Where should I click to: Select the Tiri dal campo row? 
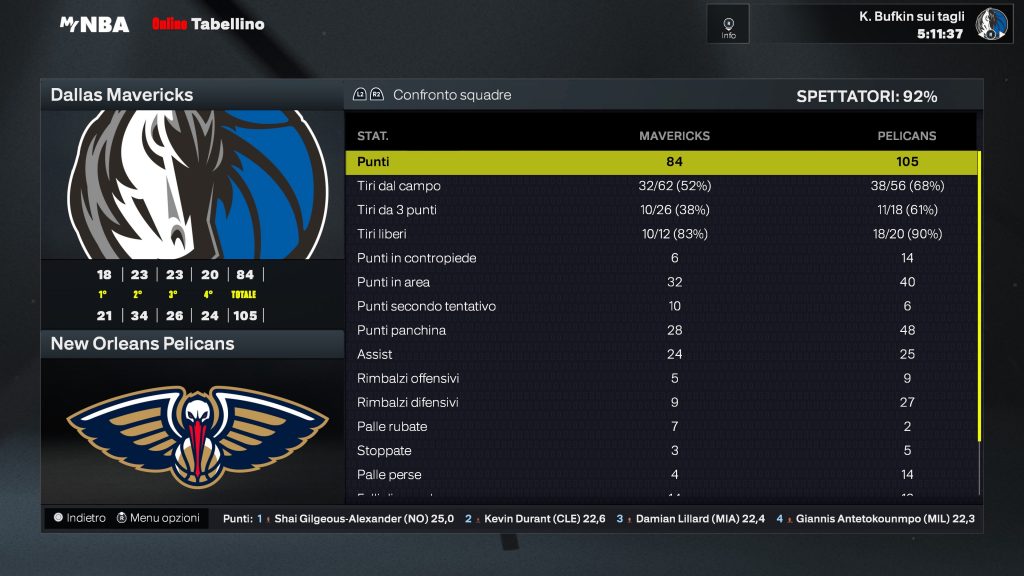pos(661,186)
